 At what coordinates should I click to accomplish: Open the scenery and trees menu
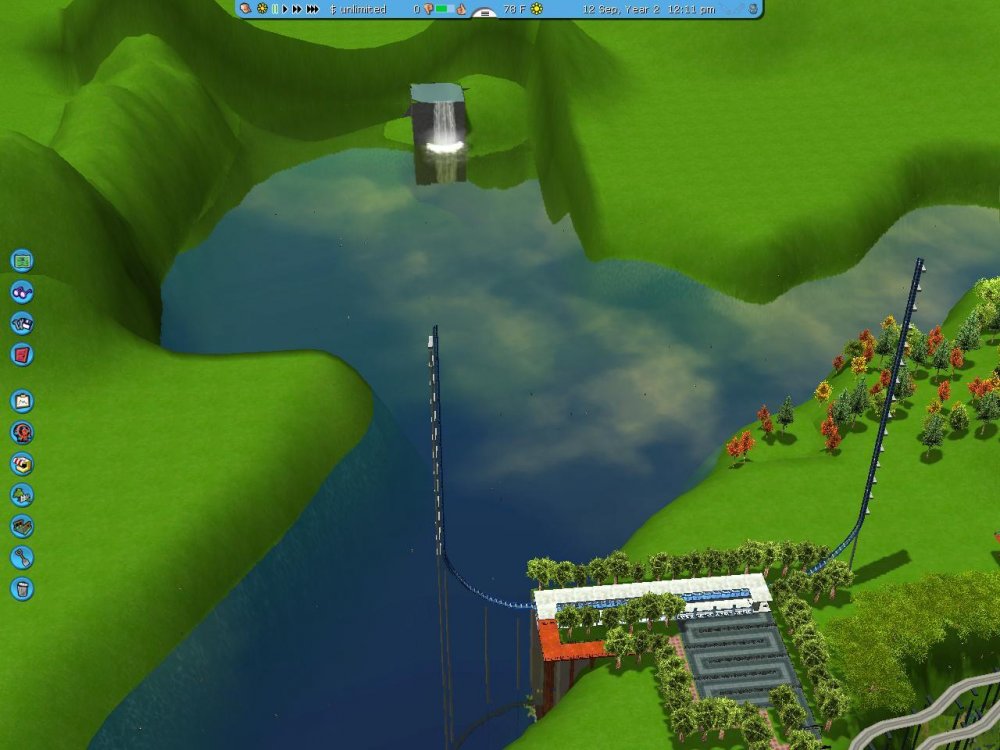tap(22, 495)
